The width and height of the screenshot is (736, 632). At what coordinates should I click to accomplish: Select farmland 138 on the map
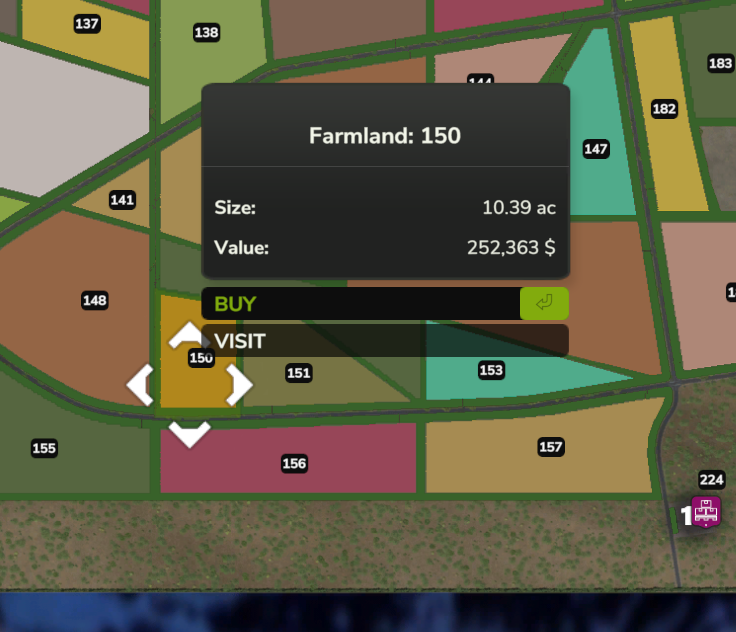coord(206,33)
